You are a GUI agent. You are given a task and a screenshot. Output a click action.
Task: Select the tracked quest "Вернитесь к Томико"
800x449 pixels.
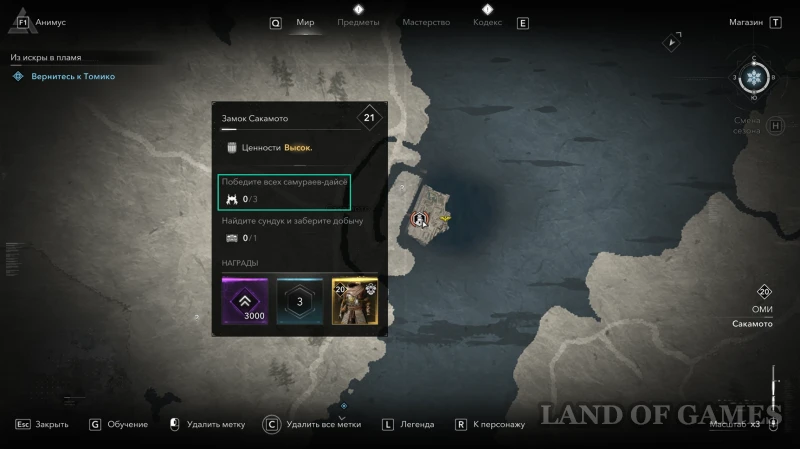[x=70, y=76]
